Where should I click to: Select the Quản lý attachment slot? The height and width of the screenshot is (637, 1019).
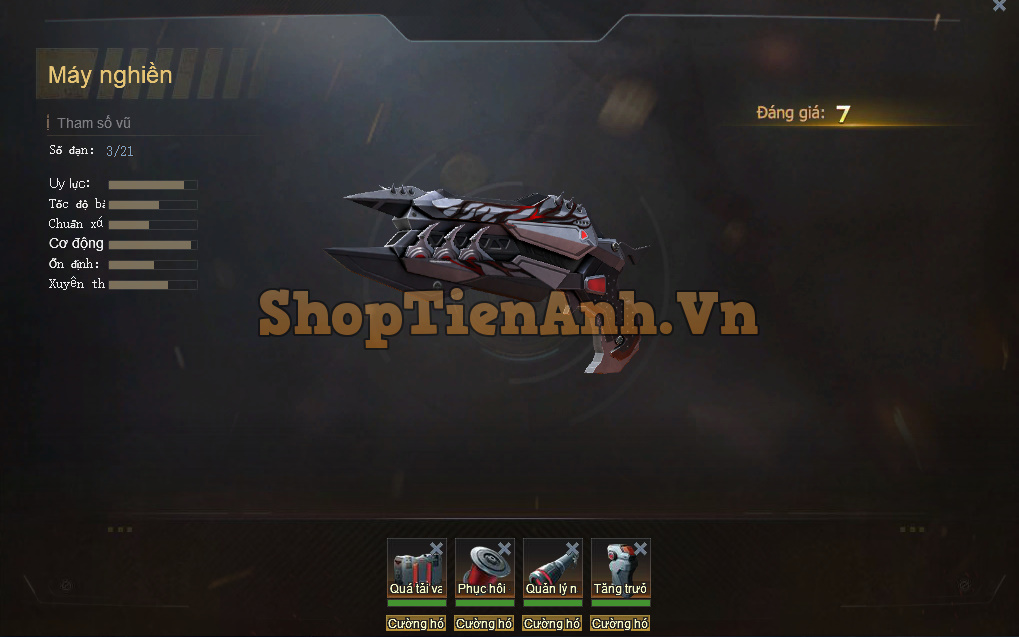[551, 568]
